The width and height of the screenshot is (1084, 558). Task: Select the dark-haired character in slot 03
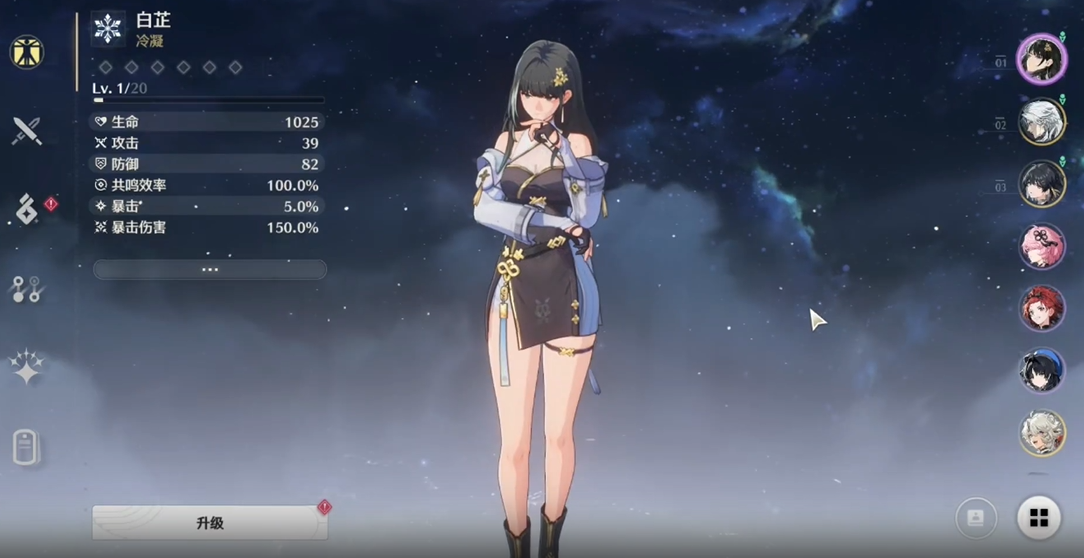(1041, 184)
